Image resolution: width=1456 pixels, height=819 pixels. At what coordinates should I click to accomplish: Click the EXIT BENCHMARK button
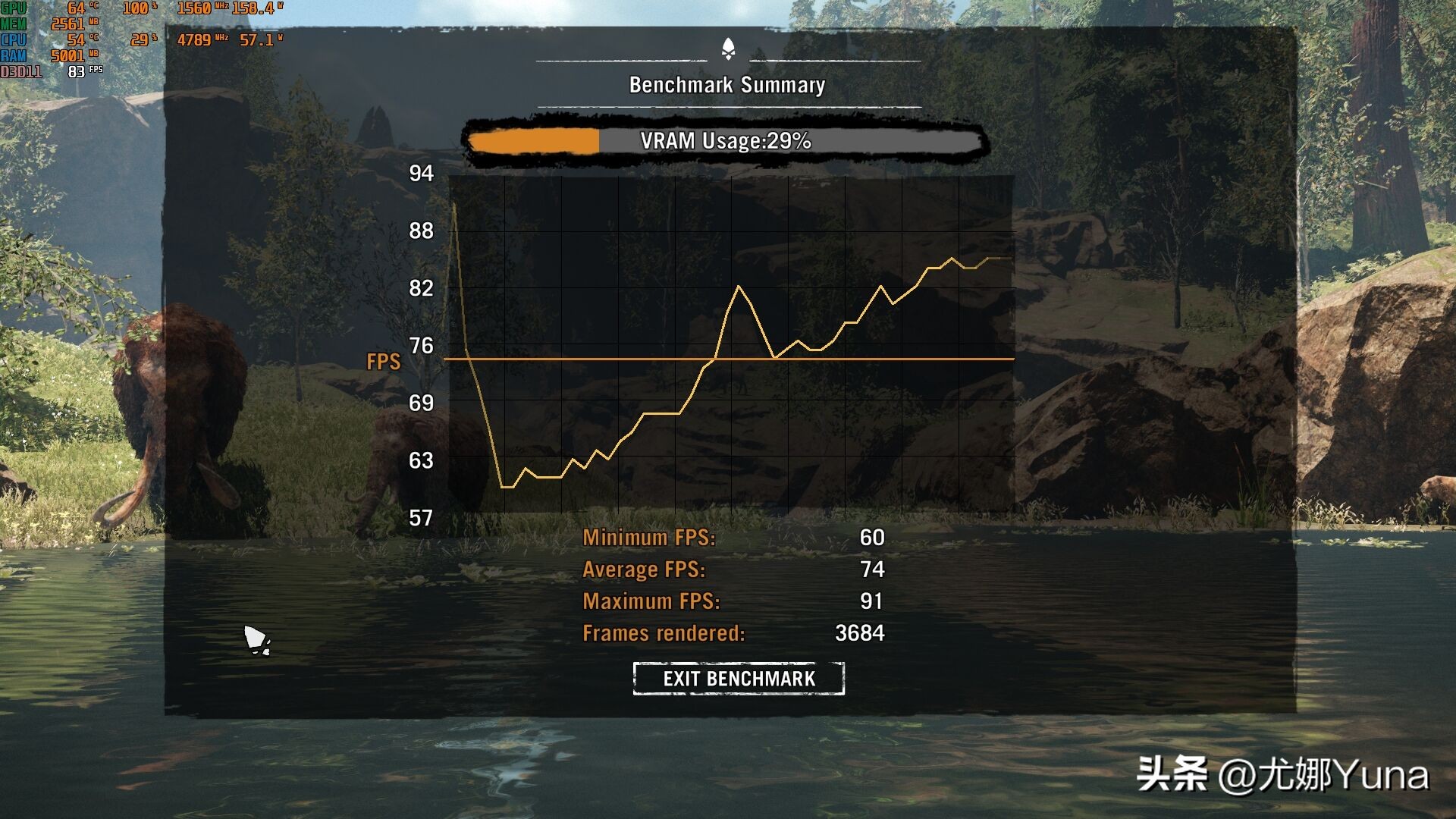[x=739, y=678]
